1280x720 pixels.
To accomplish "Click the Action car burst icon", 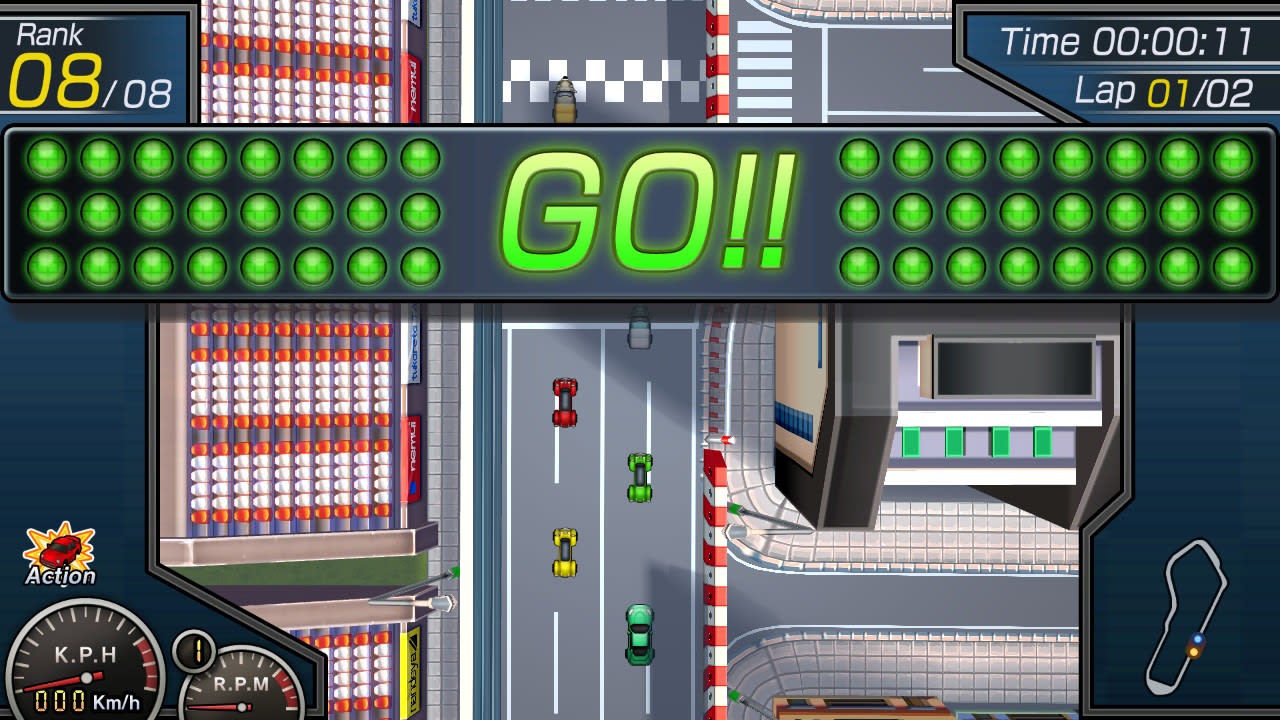I will point(60,548).
